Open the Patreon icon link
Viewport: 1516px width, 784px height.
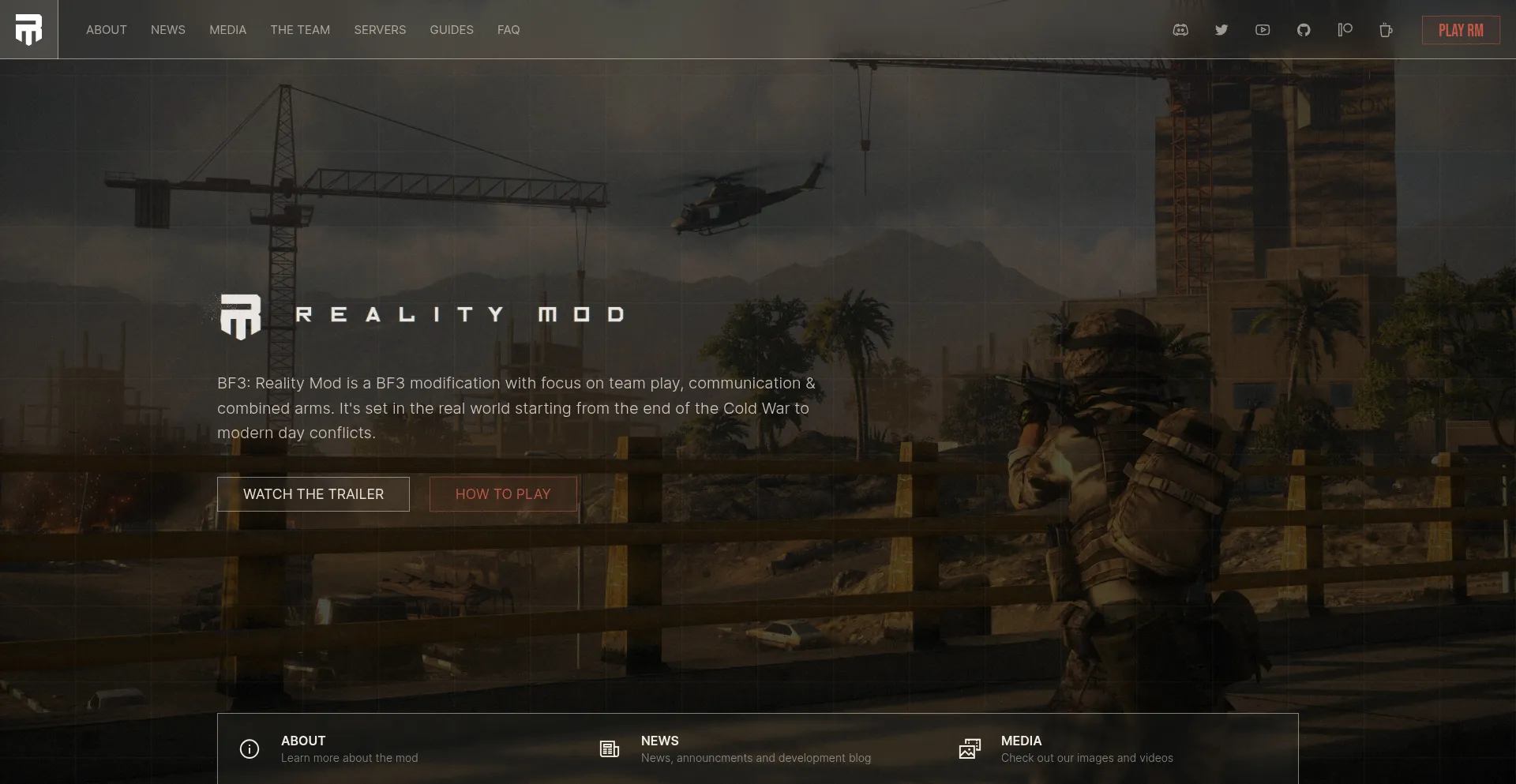pos(1345,30)
